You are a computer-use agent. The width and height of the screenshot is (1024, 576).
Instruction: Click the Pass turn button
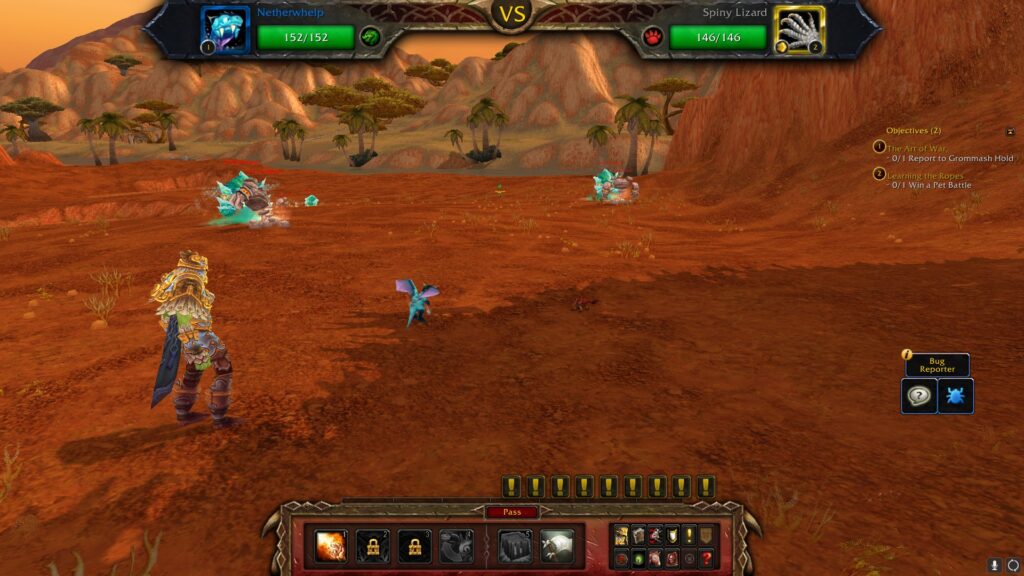point(512,512)
